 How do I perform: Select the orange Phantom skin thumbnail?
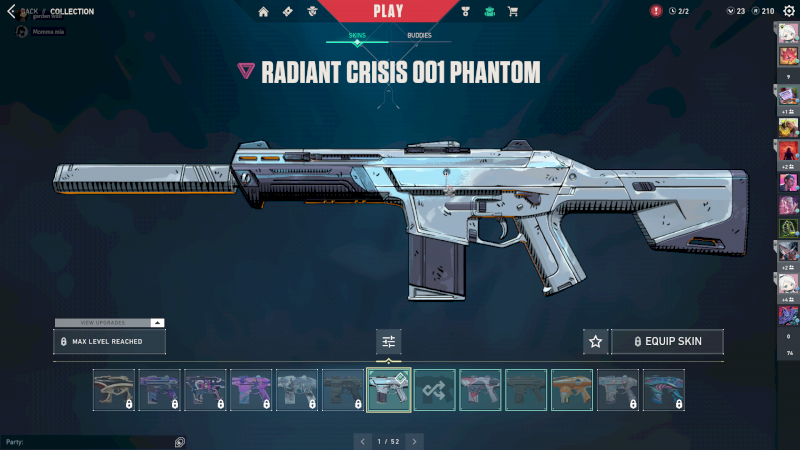coord(572,390)
